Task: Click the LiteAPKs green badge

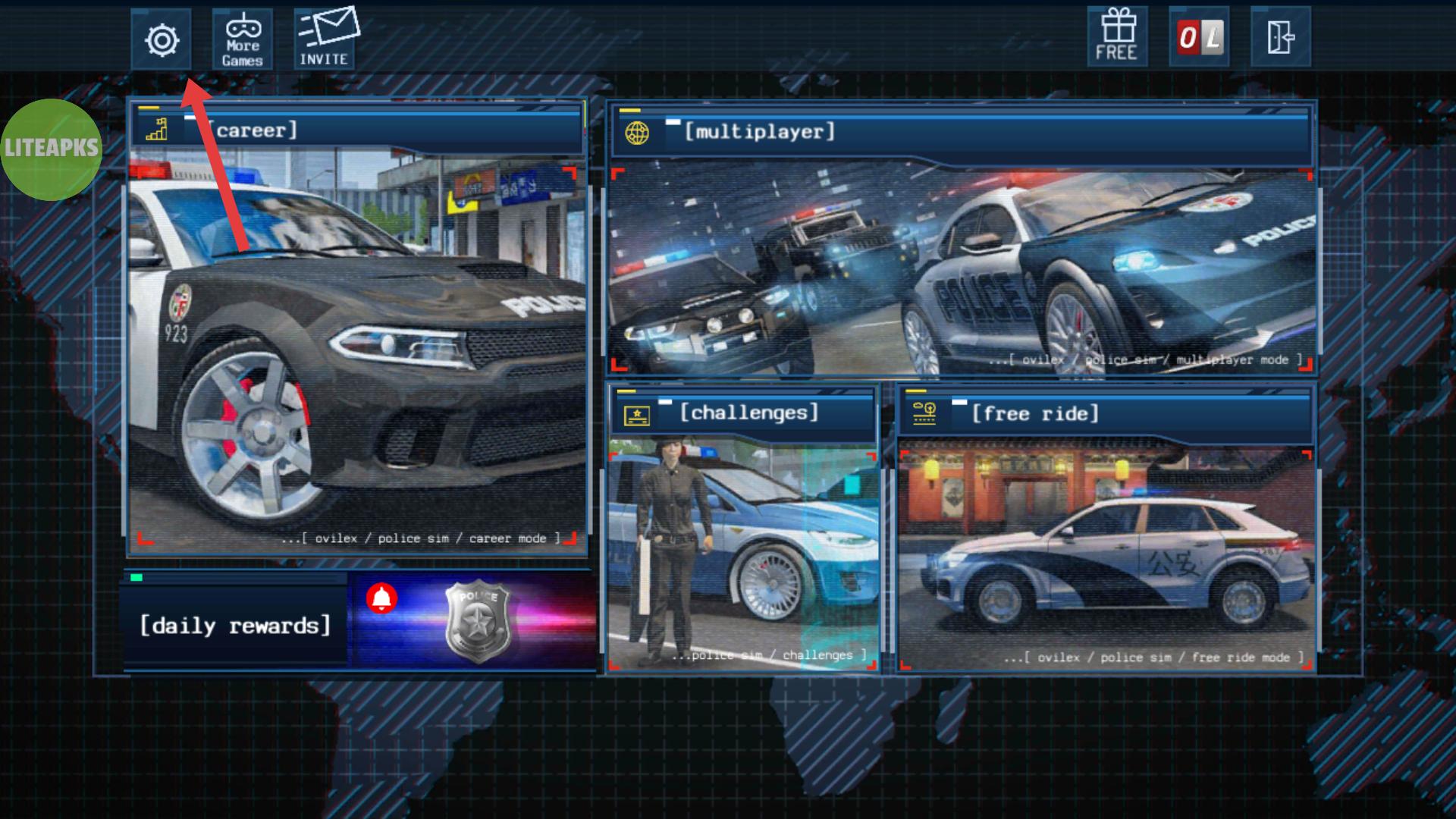Action: (x=51, y=149)
